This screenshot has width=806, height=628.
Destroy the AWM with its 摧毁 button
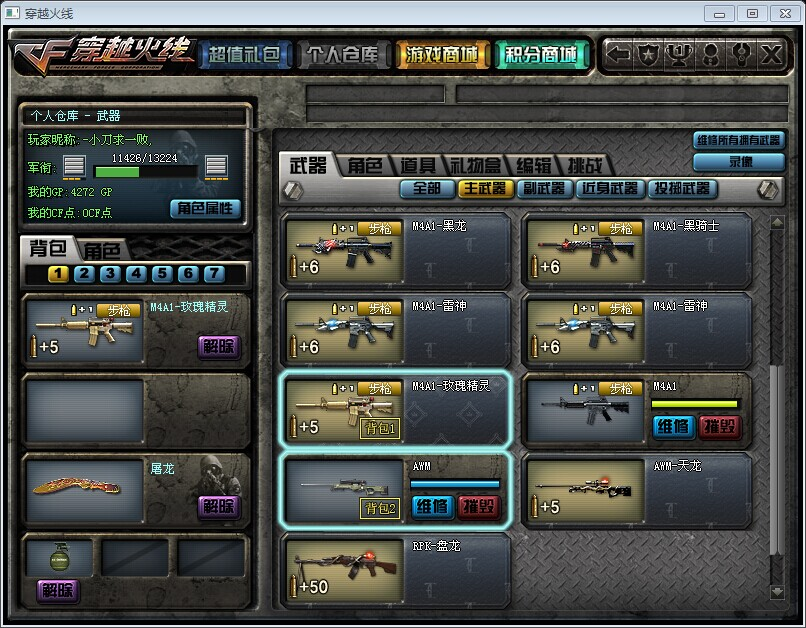[479, 507]
